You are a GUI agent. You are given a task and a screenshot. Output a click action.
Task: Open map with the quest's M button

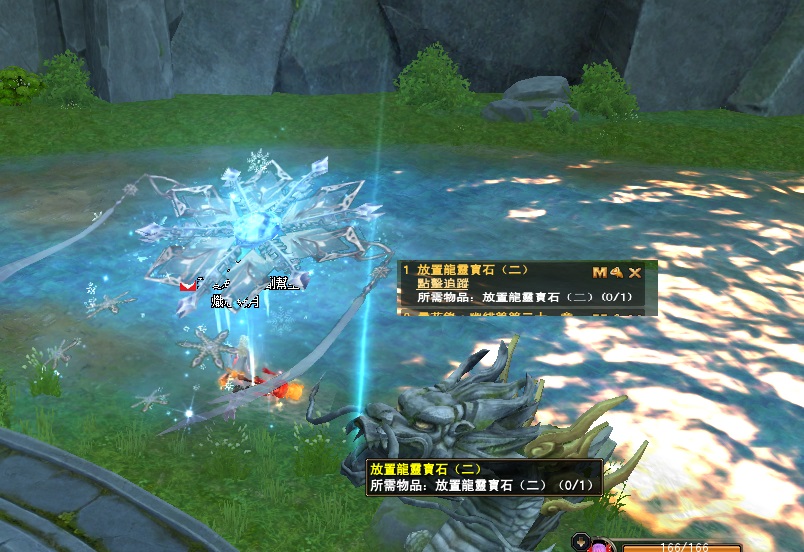click(x=599, y=272)
